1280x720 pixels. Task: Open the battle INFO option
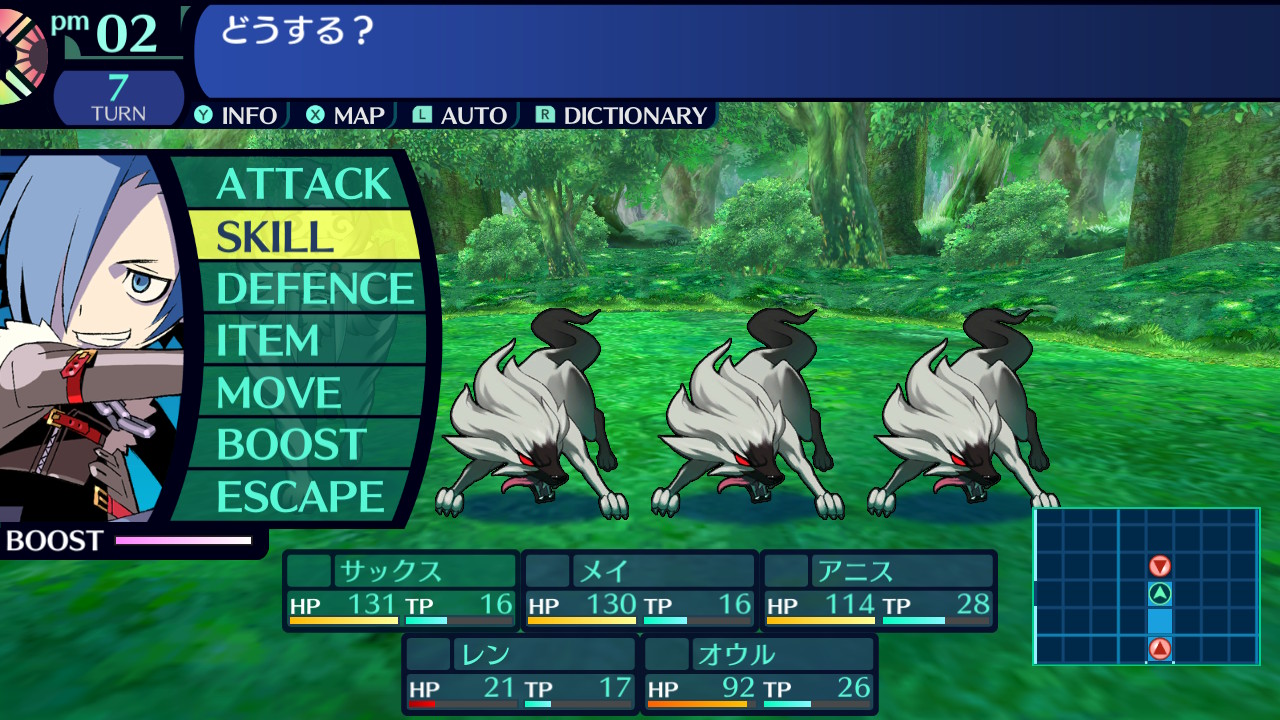point(237,116)
